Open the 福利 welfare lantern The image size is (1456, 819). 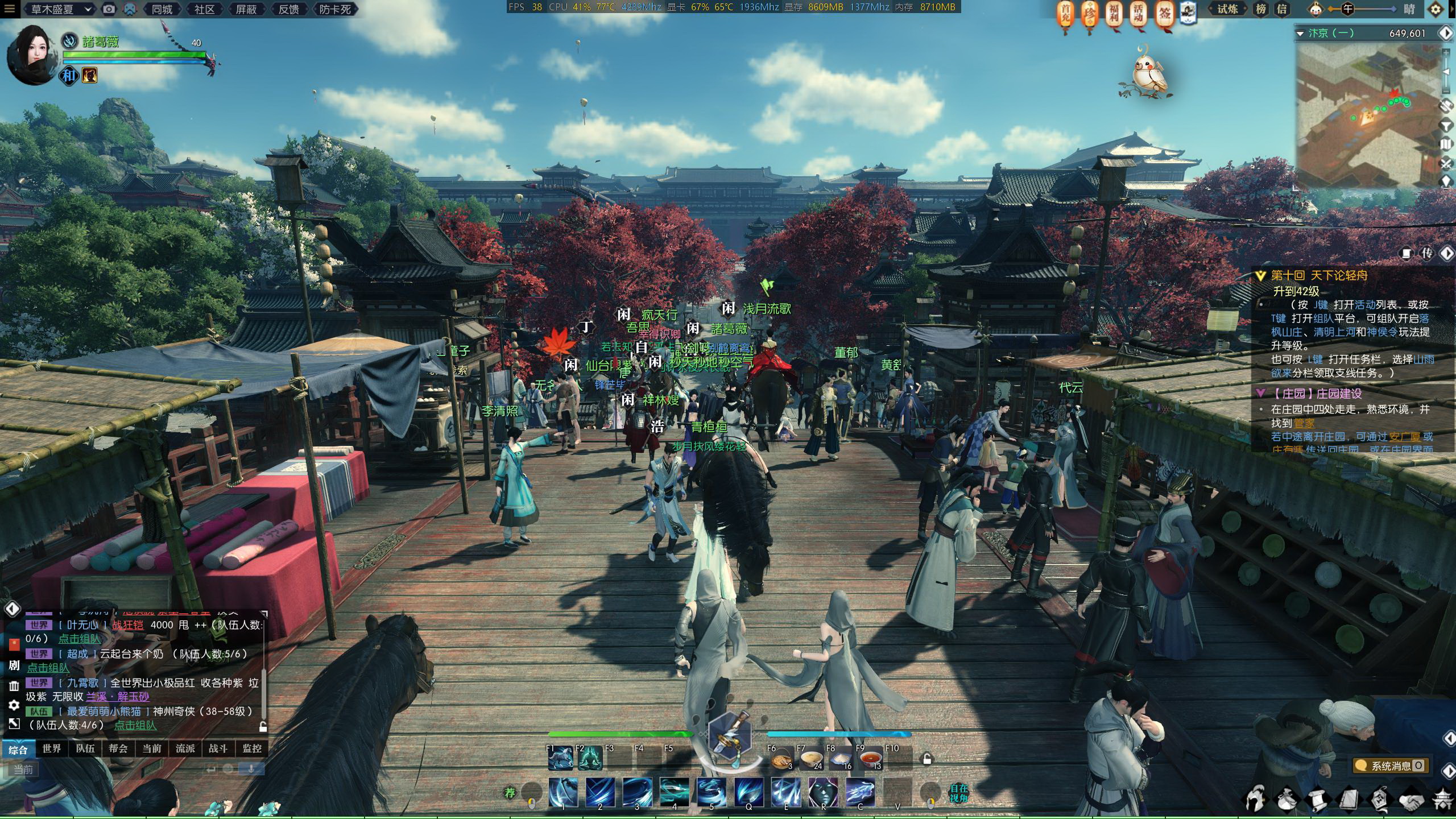pos(1114,14)
